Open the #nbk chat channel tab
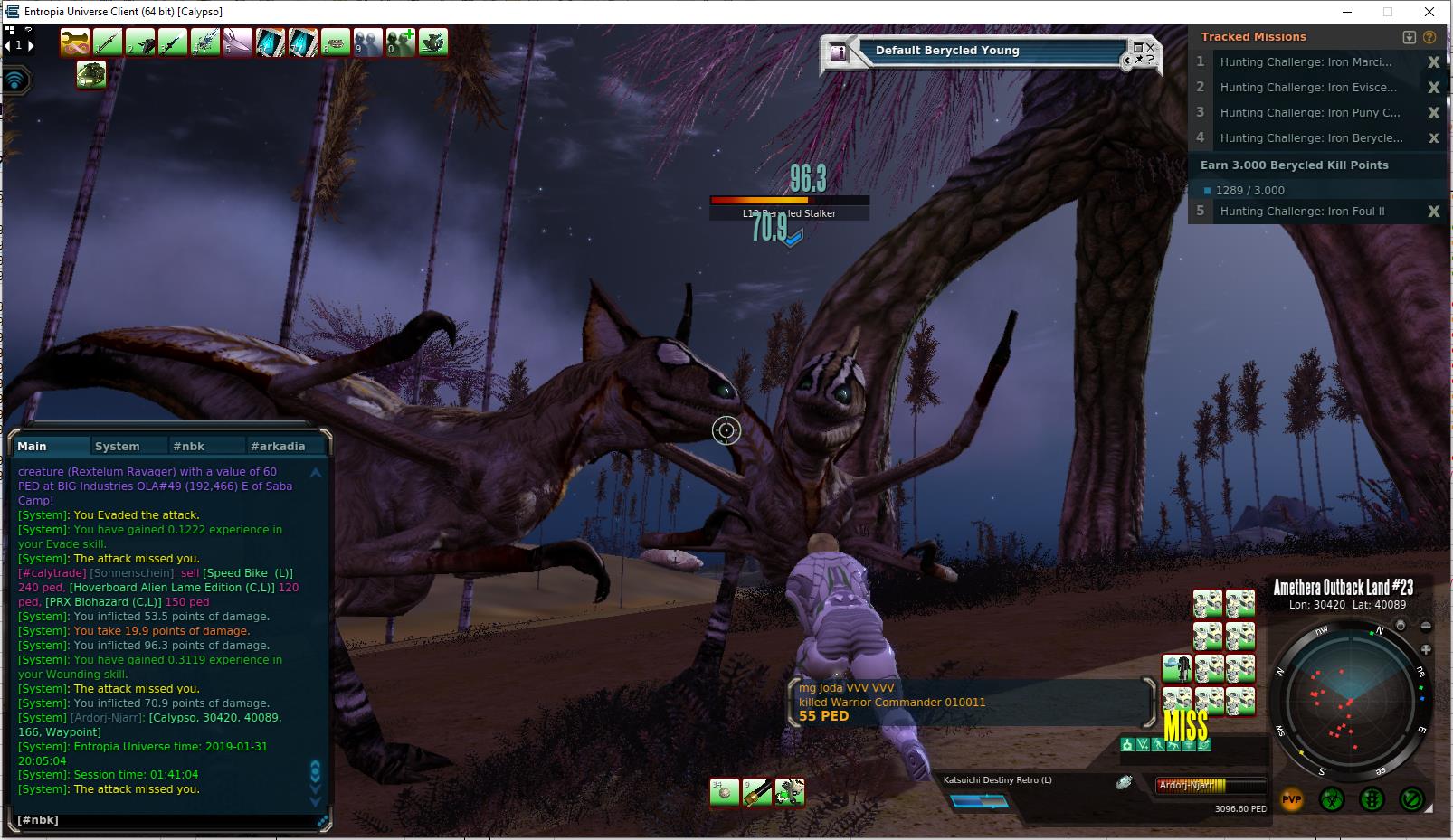This screenshot has width=1453, height=840. pyautogui.click(x=189, y=446)
